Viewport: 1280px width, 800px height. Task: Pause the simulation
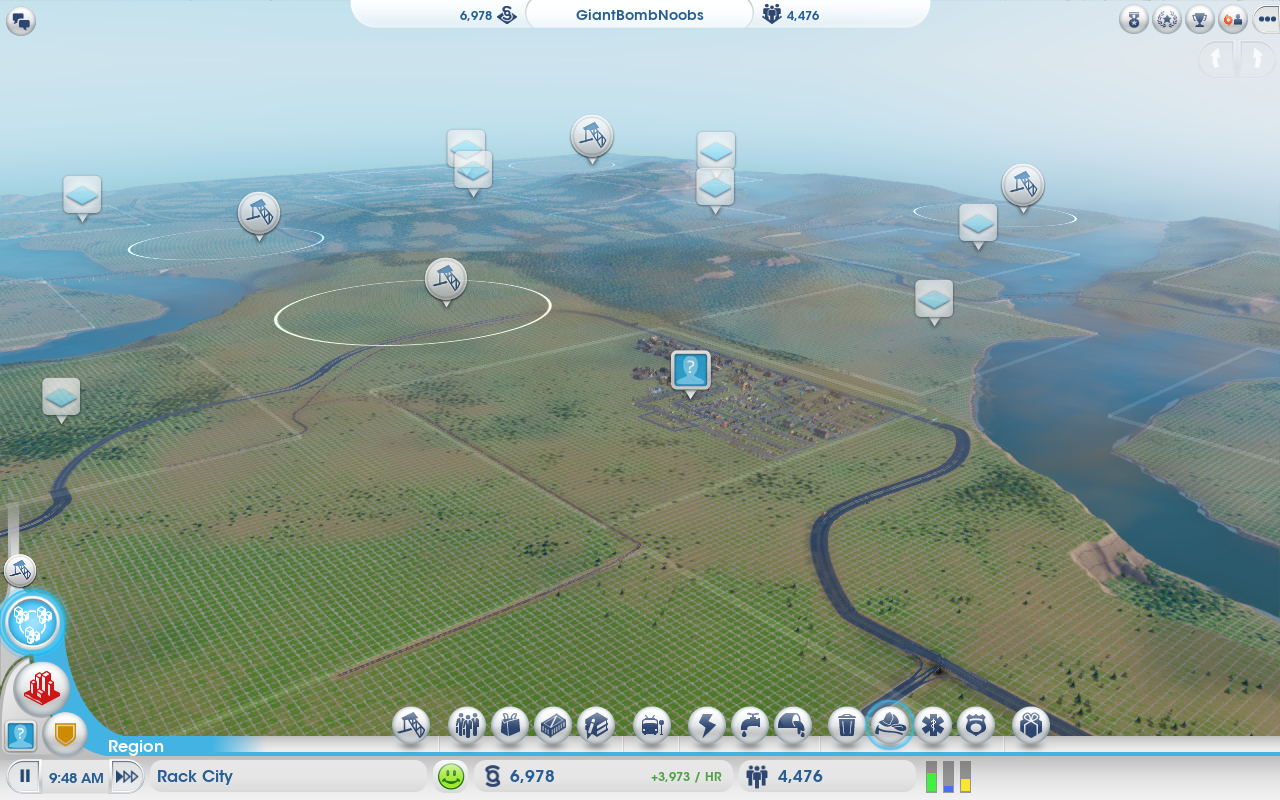(25, 777)
